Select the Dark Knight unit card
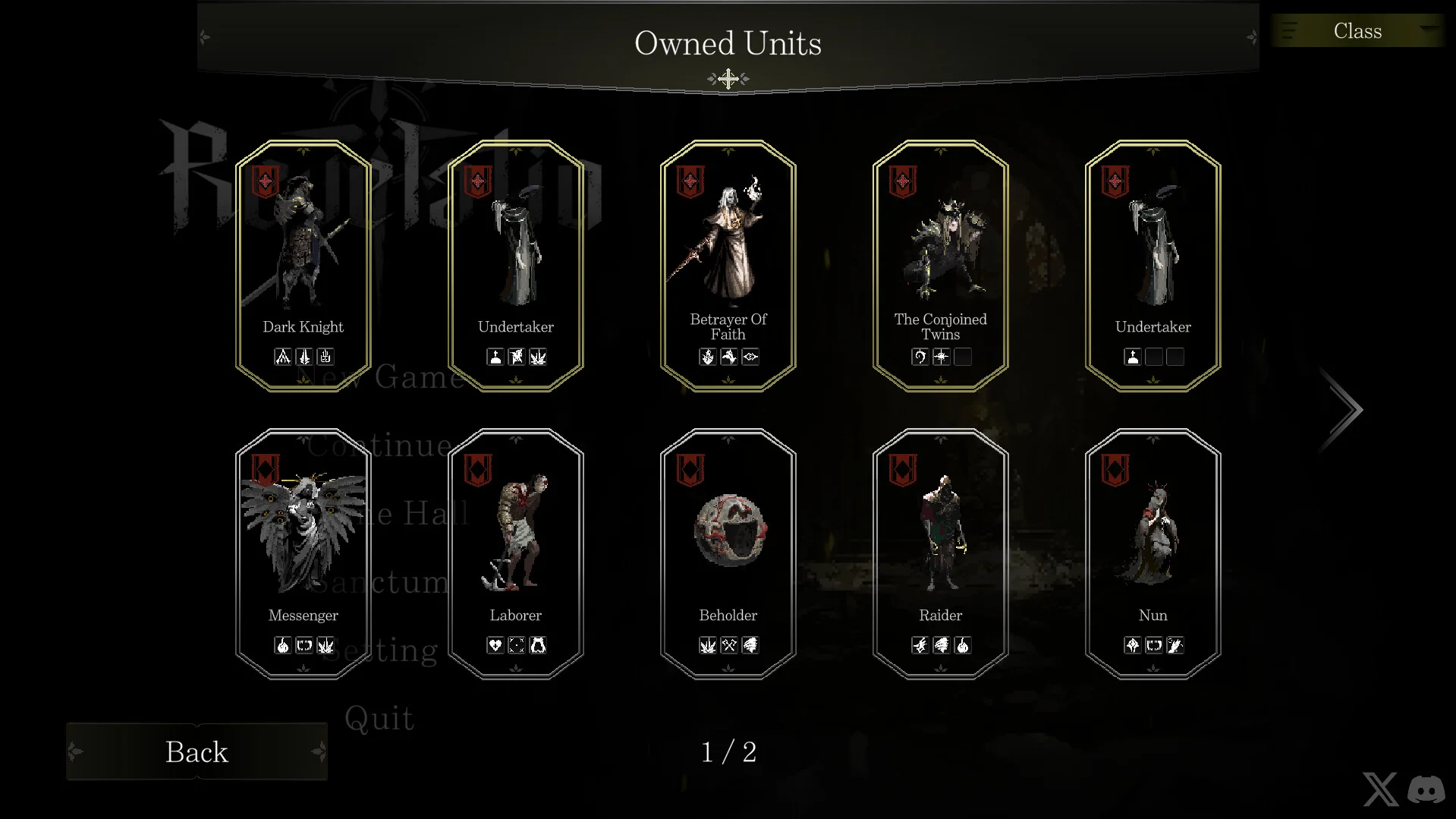Image resolution: width=1456 pixels, height=819 pixels. (303, 266)
